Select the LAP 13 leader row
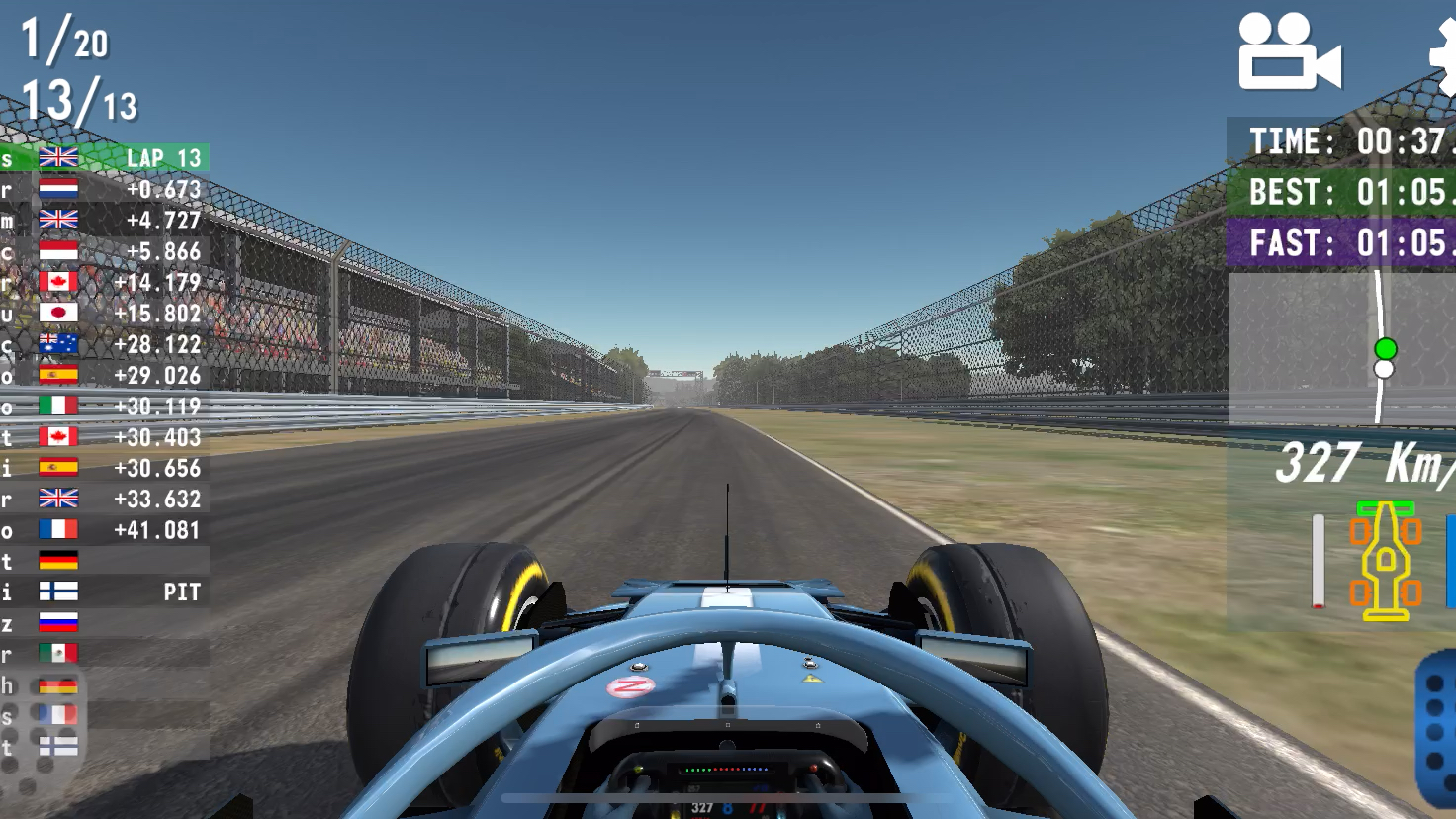Screen dimensions: 1456x819 tap(105, 158)
